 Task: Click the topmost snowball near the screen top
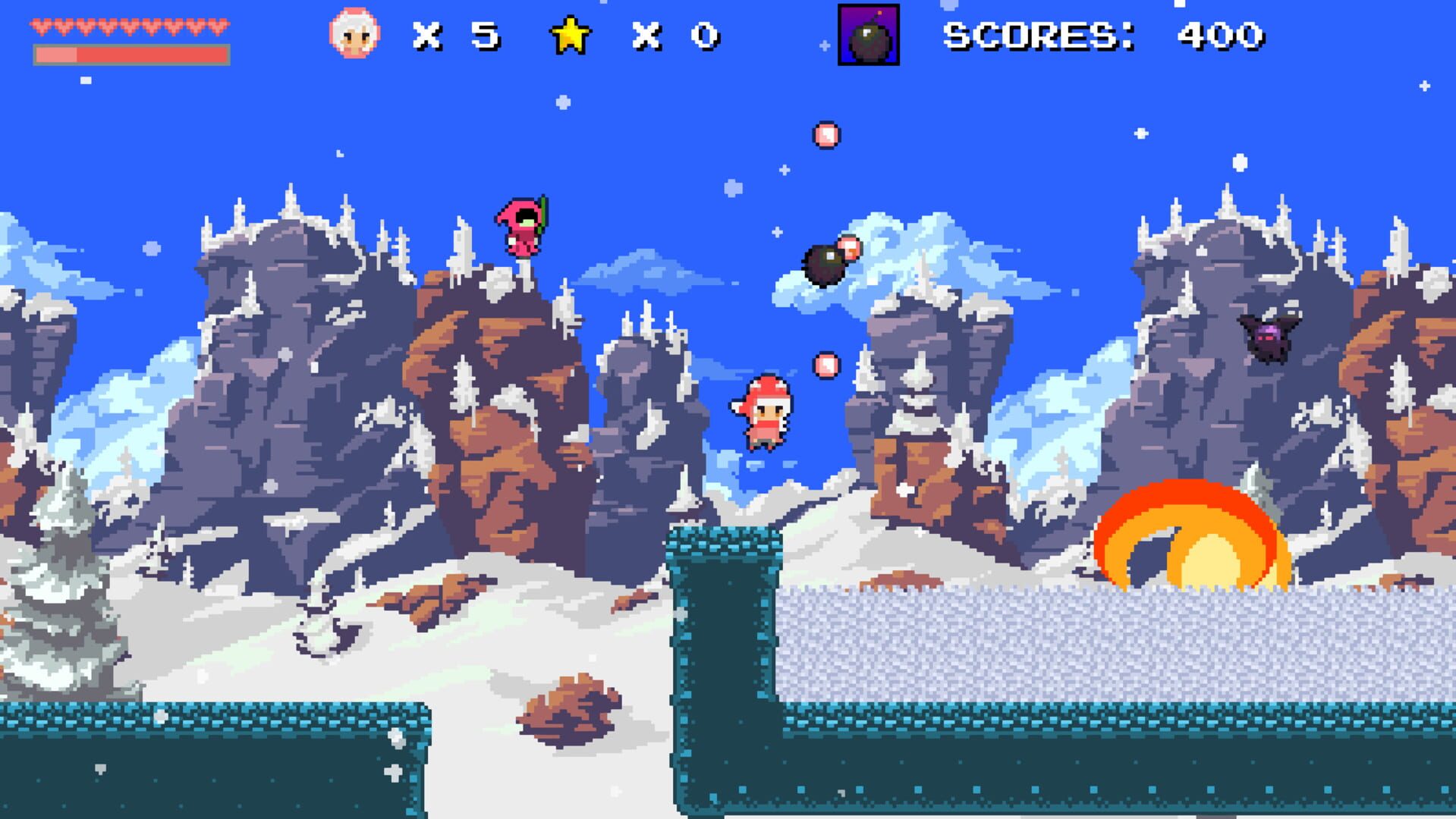pos(825,136)
